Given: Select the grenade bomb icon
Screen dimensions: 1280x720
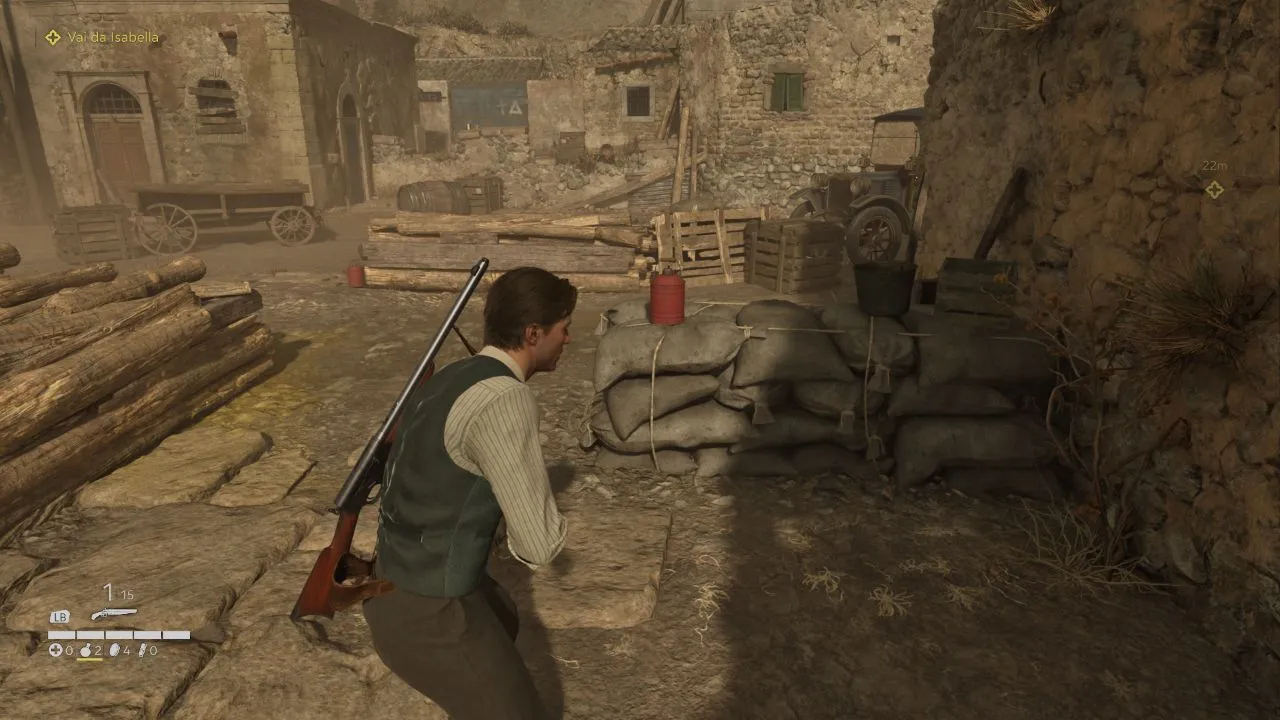Looking at the screenshot, I should 84,650.
